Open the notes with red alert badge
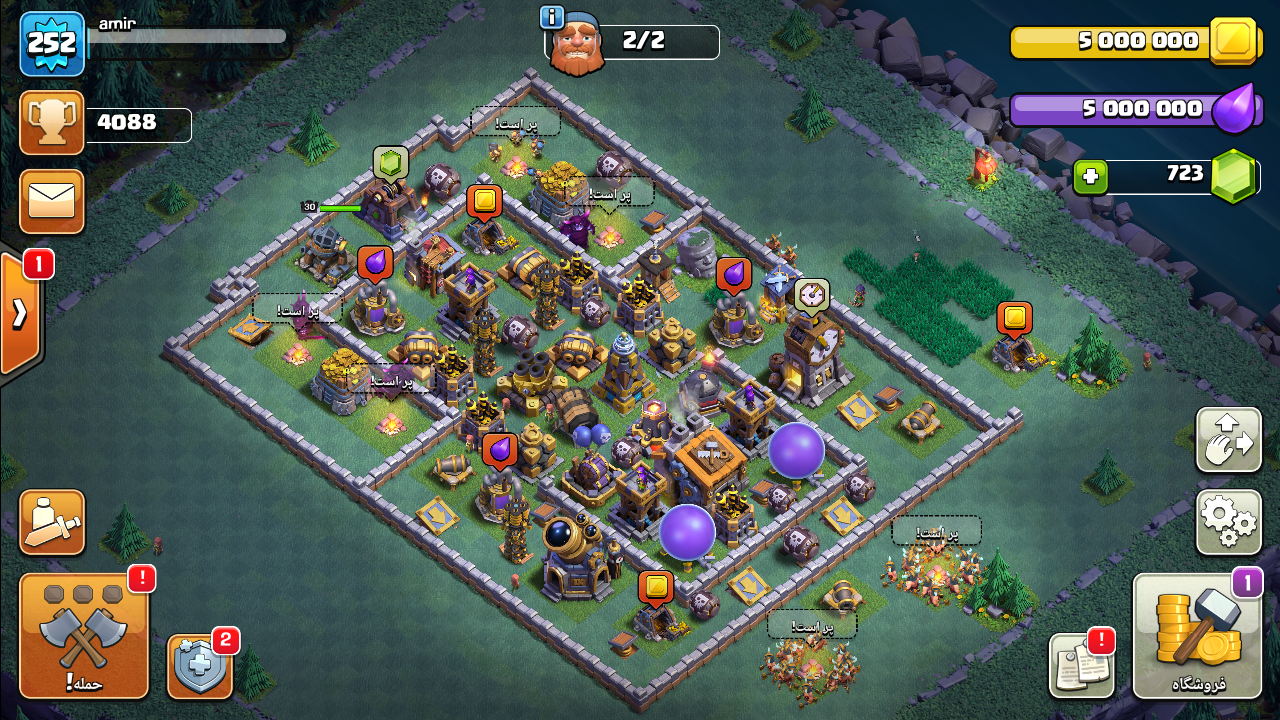Image resolution: width=1280 pixels, height=720 pixels. 1081,665
